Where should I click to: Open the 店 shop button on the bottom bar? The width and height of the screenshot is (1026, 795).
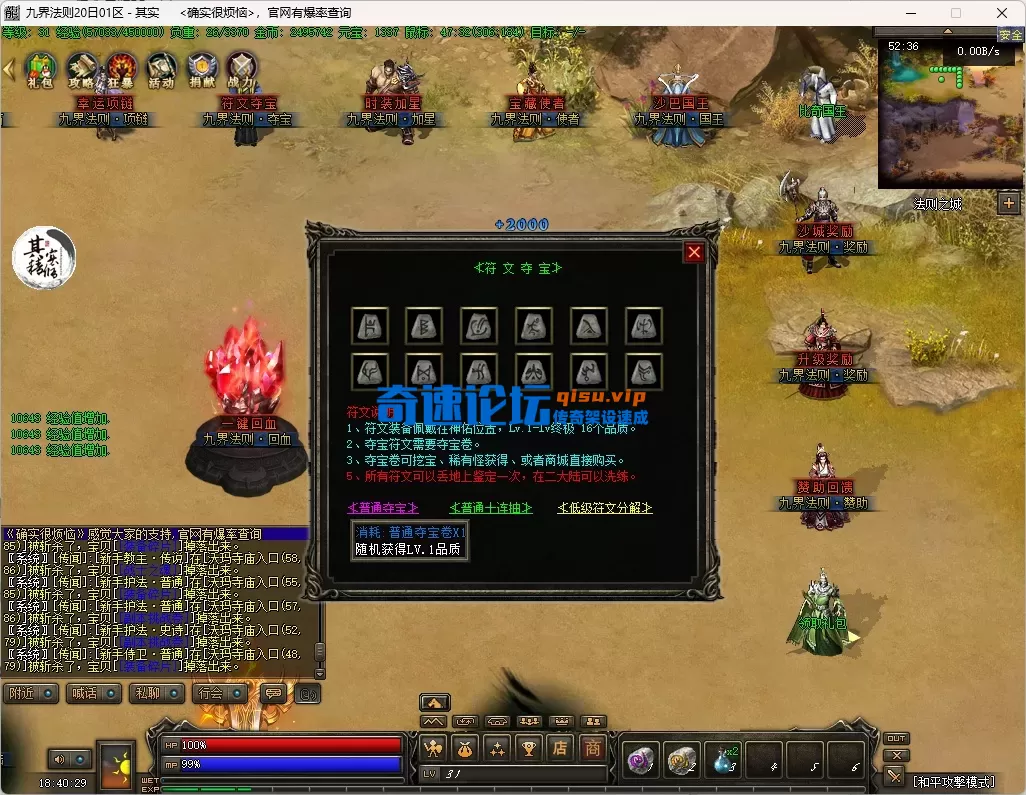[x=562, y=747]
